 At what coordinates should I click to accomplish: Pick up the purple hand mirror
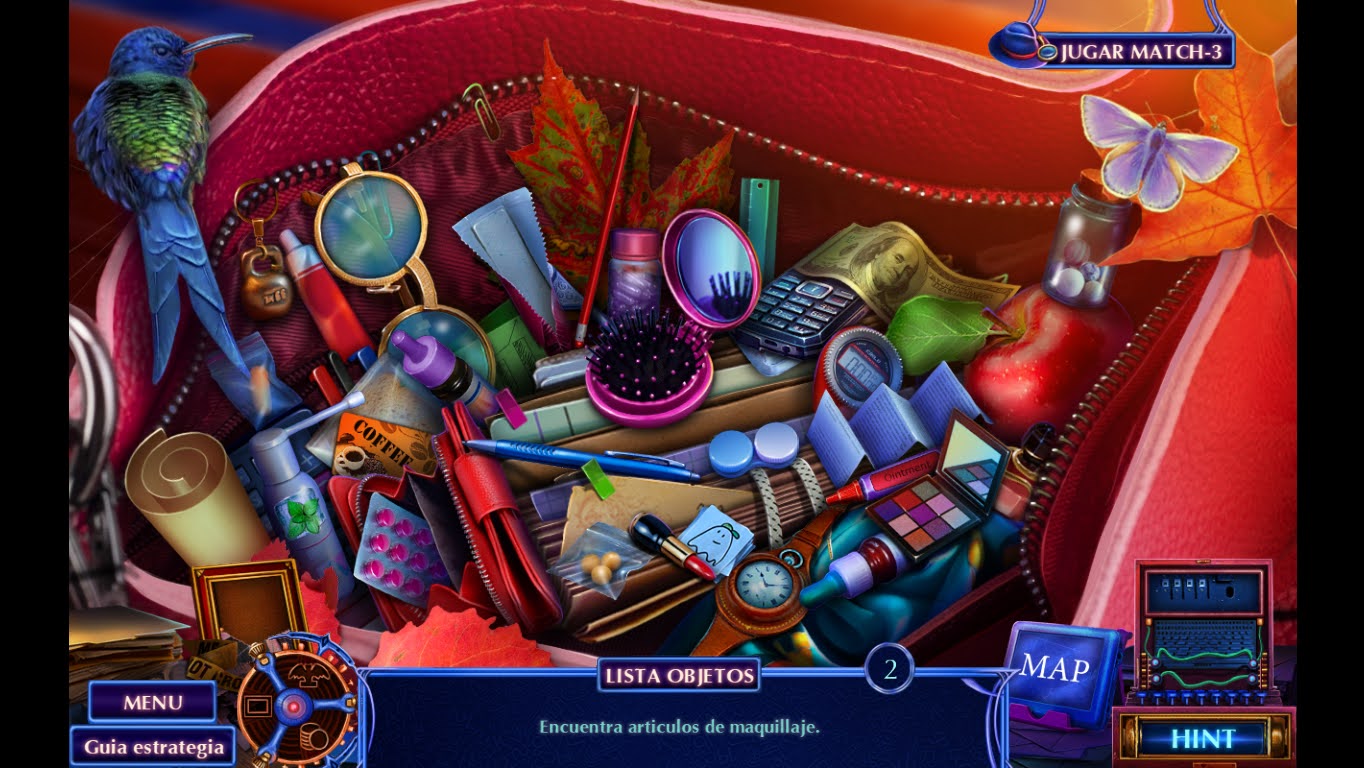[x=712, y=270]
